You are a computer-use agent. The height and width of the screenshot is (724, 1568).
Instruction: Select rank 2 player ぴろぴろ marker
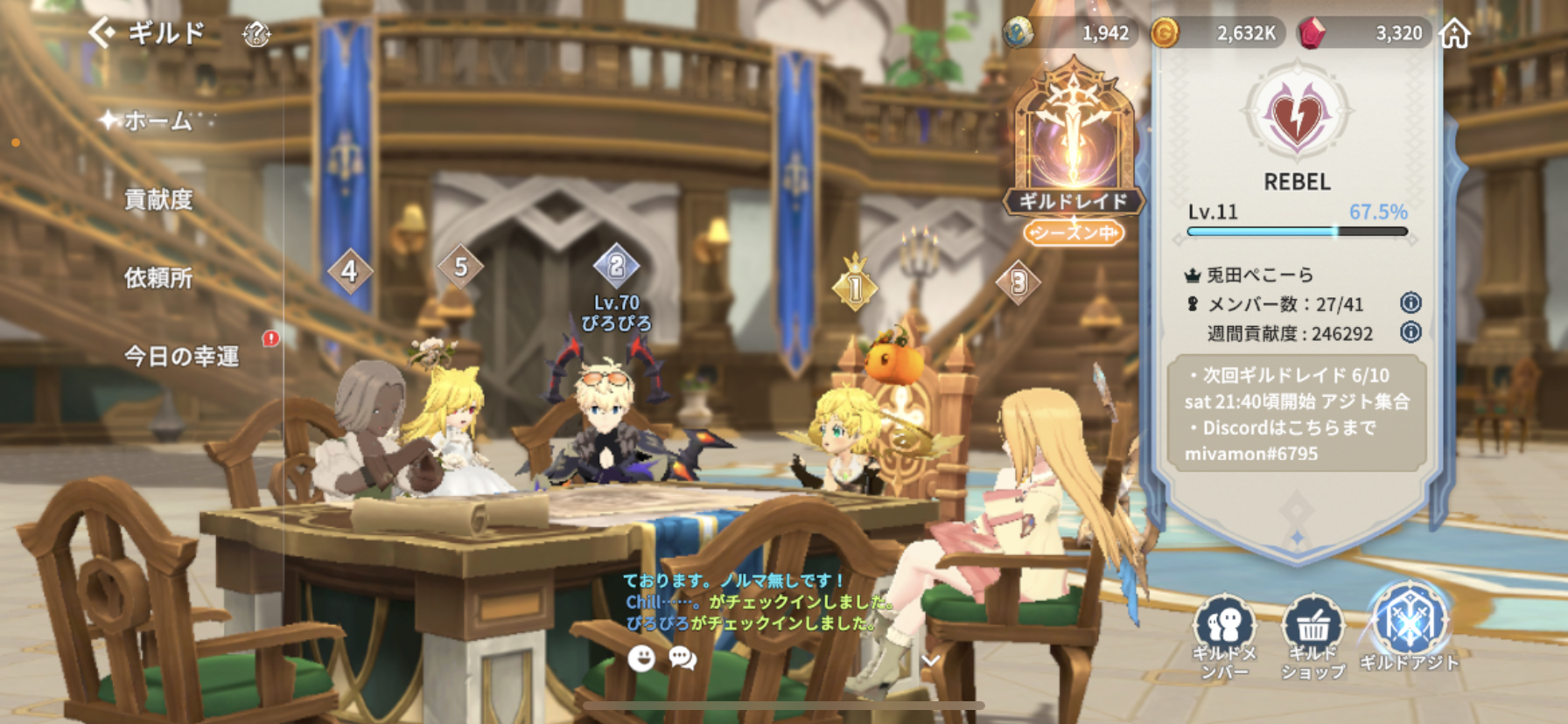click(617, 266)
